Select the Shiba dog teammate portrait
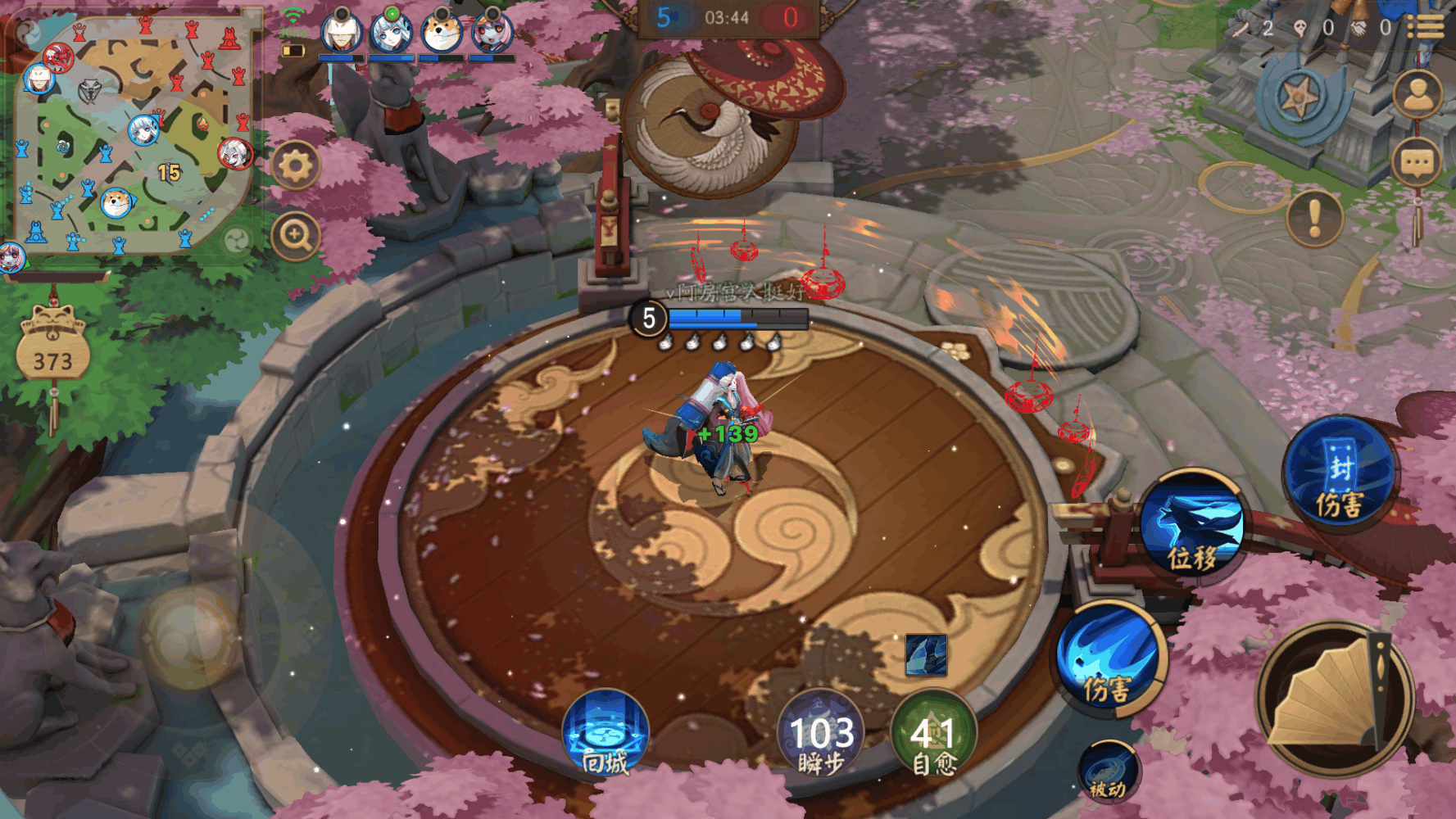1456x819 pixels. pos(442,33)
